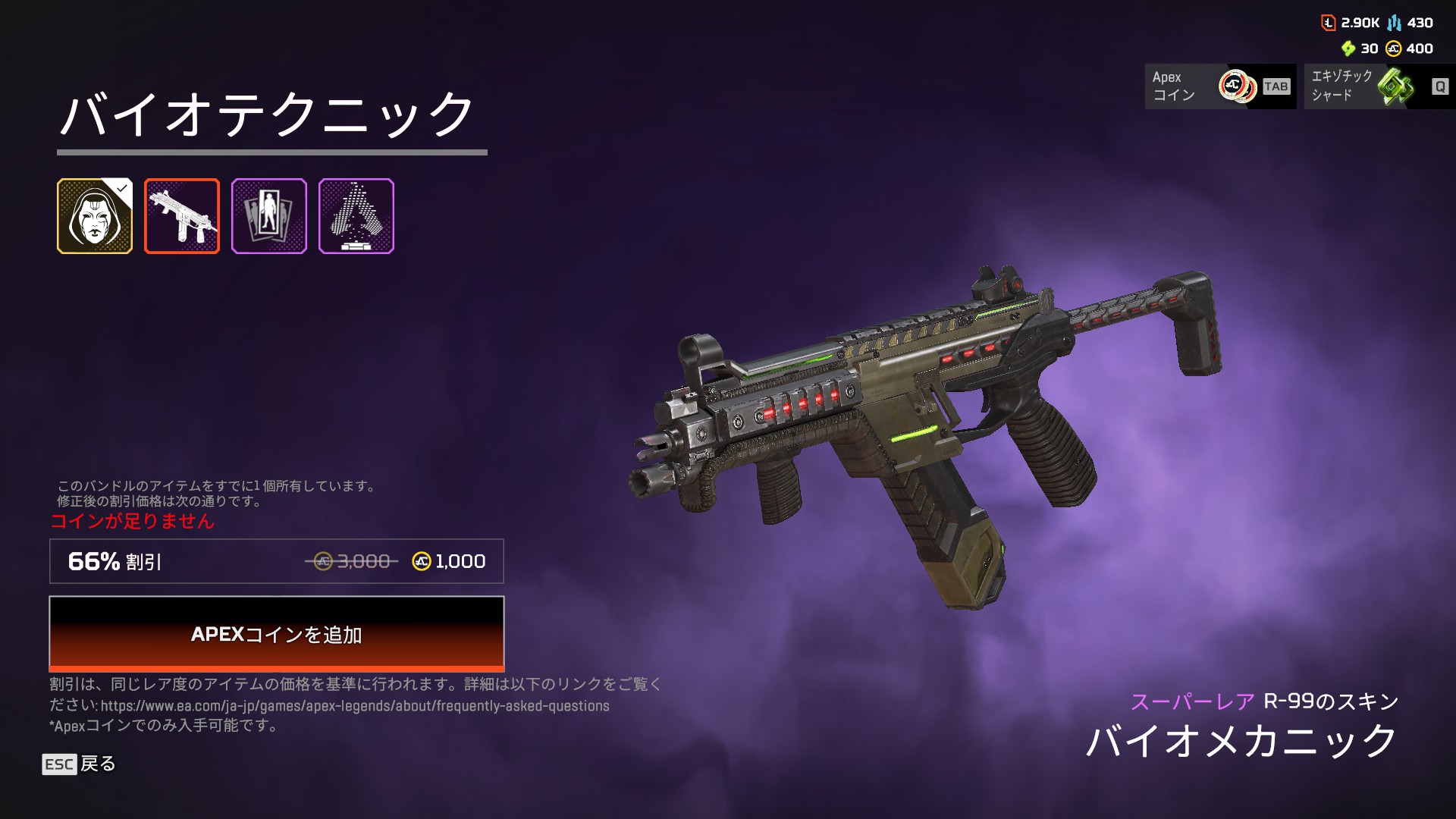
Task: Go back with the 戻る button
Action: pyautogui.click(x=79, y=764)
